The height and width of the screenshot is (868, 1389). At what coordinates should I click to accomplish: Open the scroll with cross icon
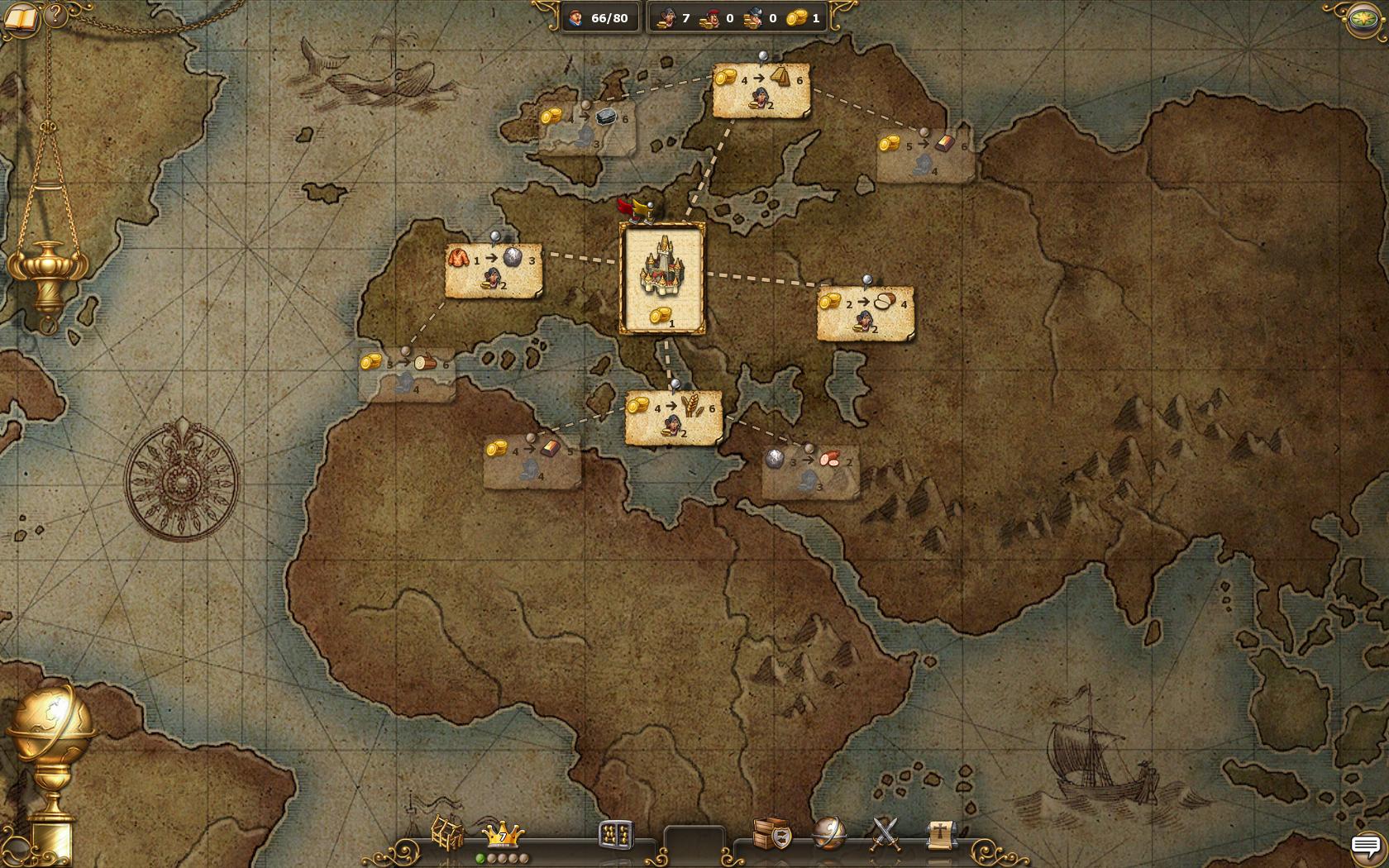[x=940, y=833]
